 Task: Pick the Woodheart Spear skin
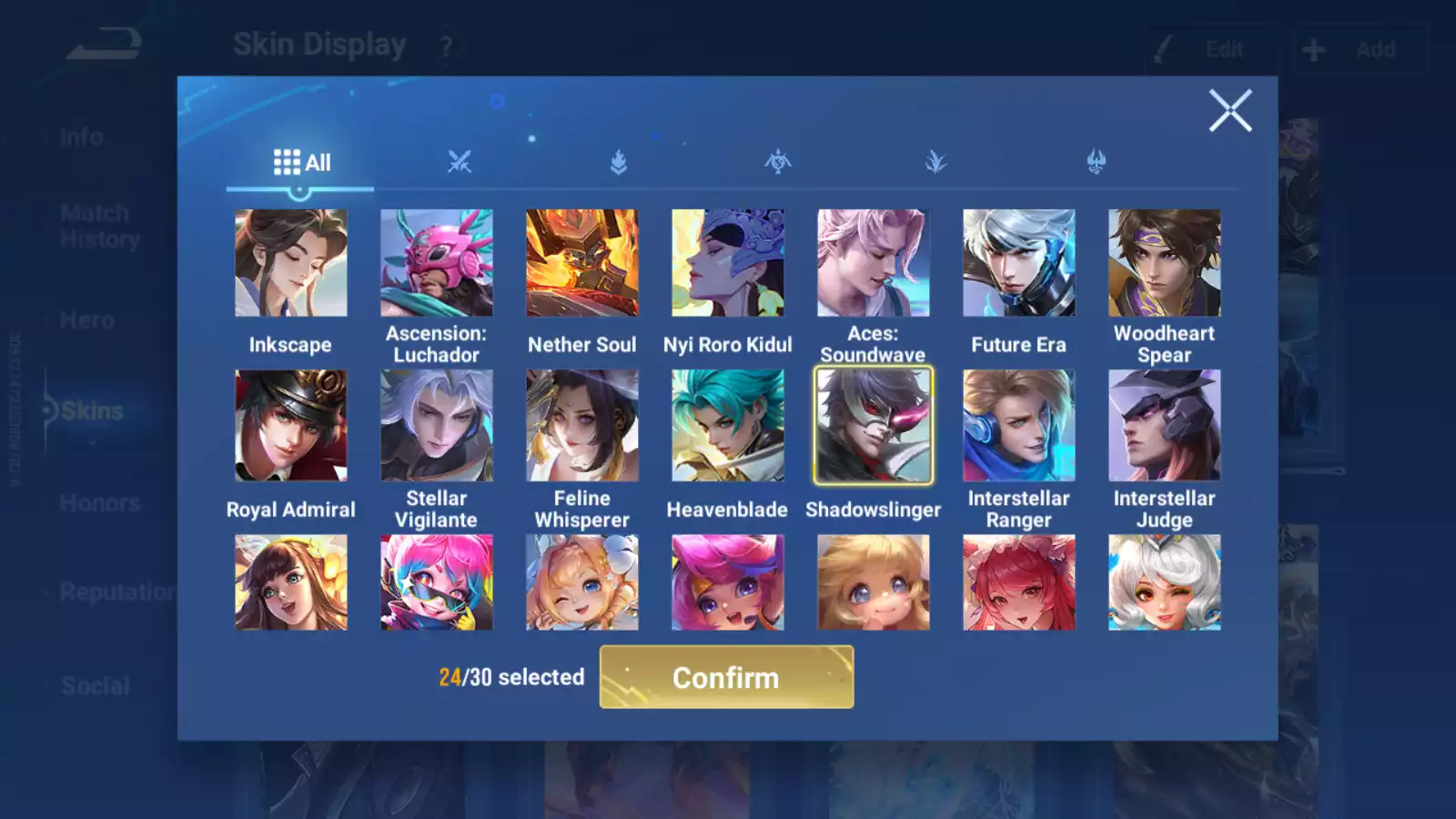(1165, 263)
